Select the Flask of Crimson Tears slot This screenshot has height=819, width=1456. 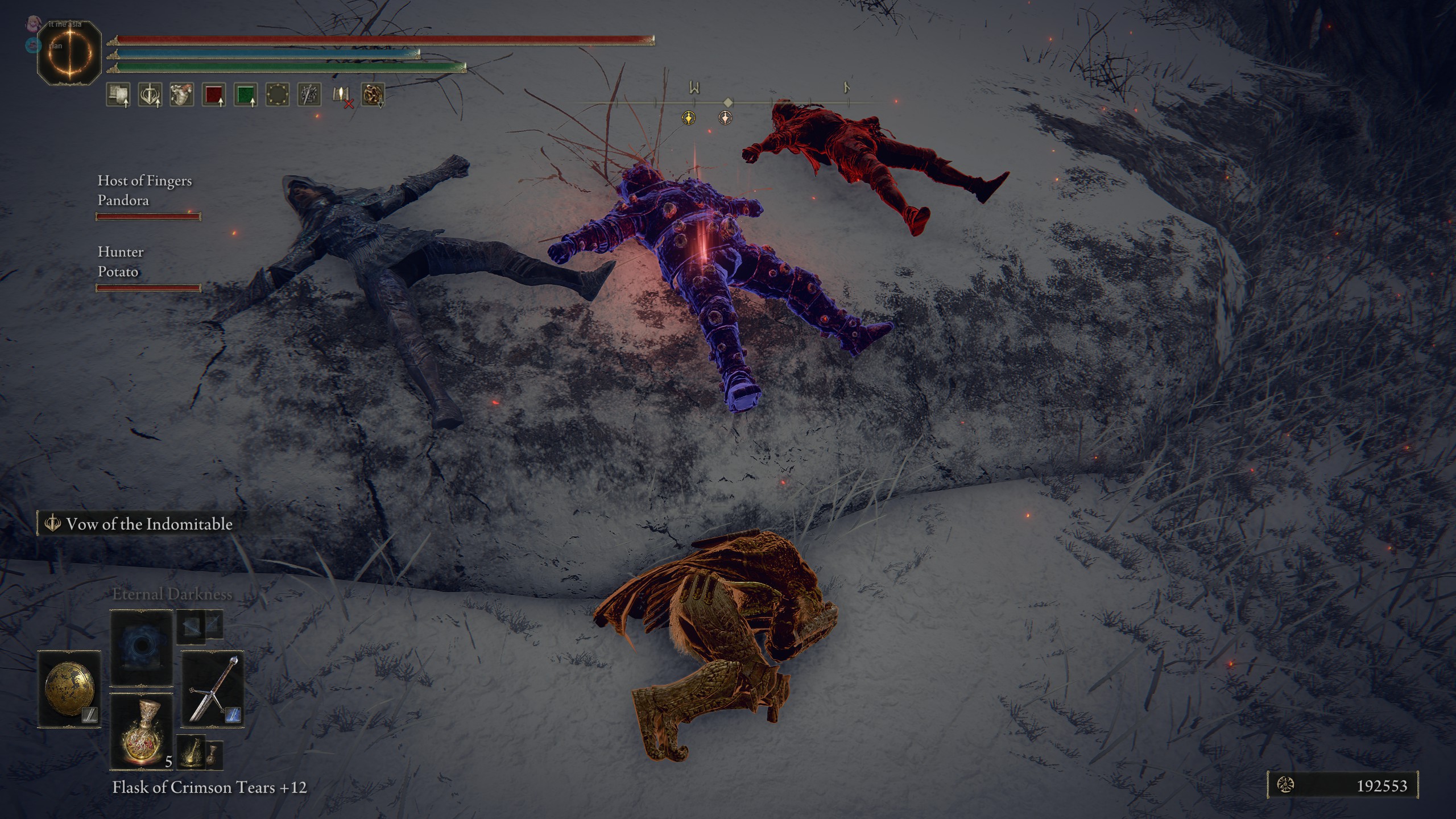click(x=142, y=730)
